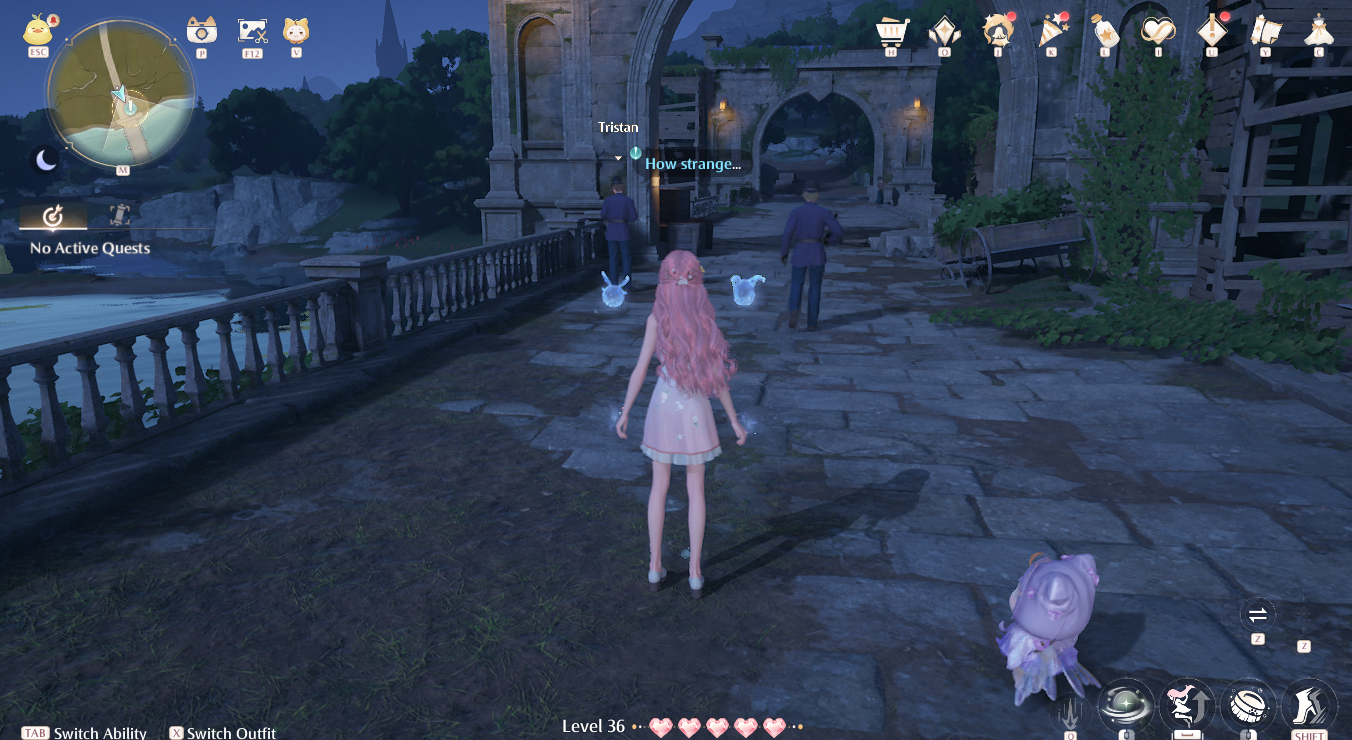This screenshot has width=1352, height=740.
Task: Click the screenshot capture icon with scissors
Action: click(252, 31)
